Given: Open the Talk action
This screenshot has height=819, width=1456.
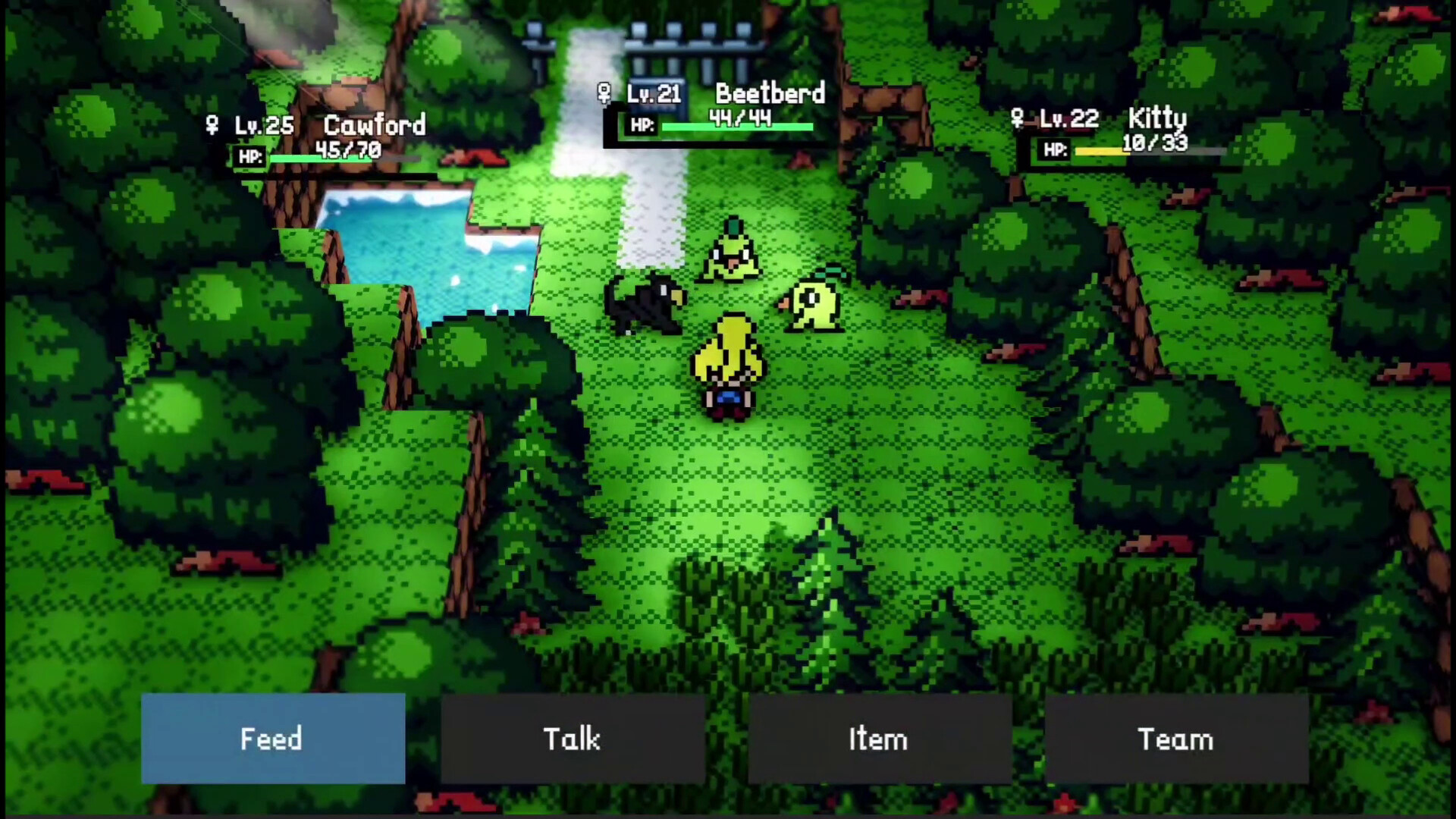Looking at the screenshot, I should 573,739.
